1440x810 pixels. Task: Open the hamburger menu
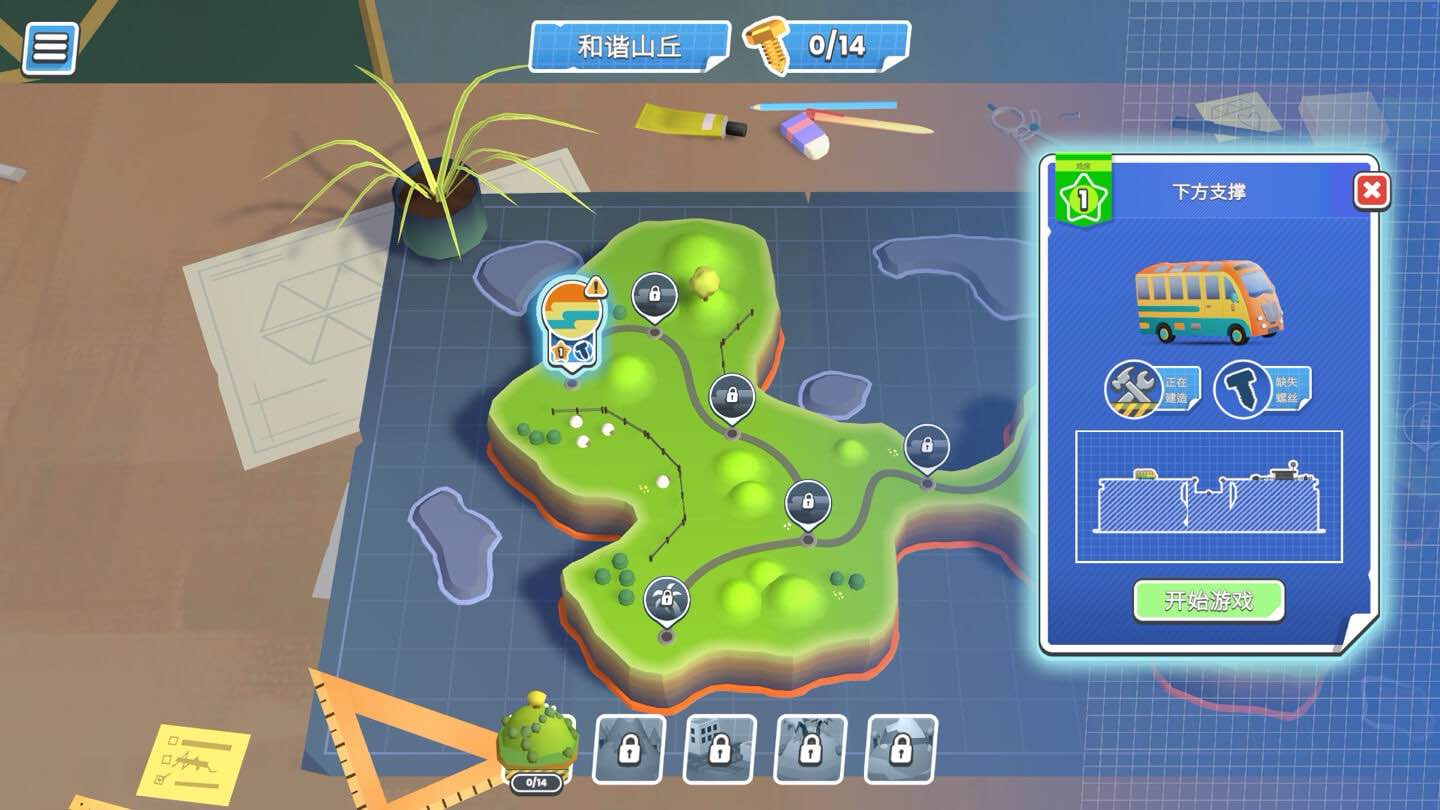[50, 46]
